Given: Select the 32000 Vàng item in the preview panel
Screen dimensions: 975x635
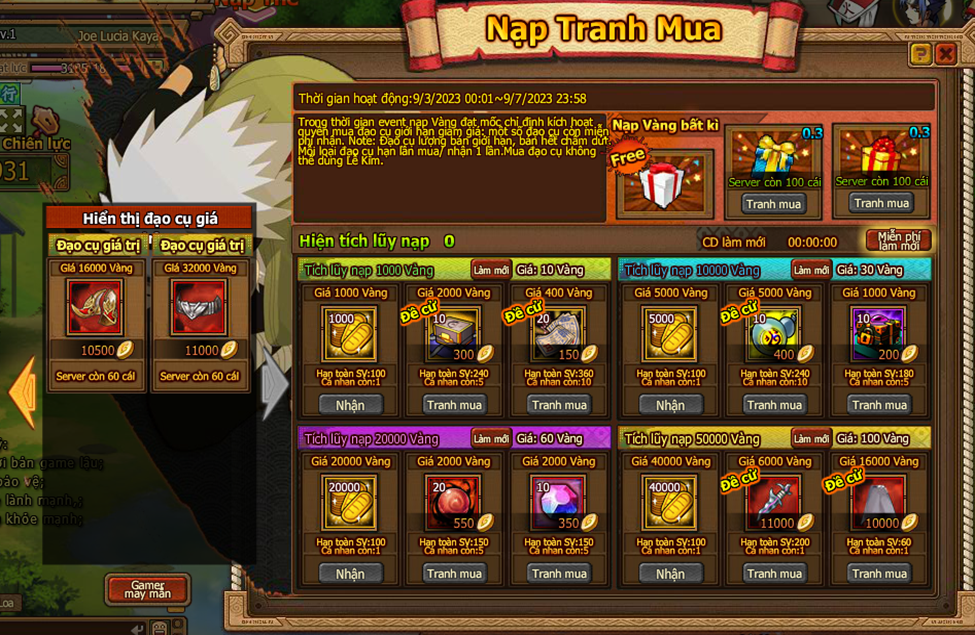Looking at the screenshot, I should [200, 308].
